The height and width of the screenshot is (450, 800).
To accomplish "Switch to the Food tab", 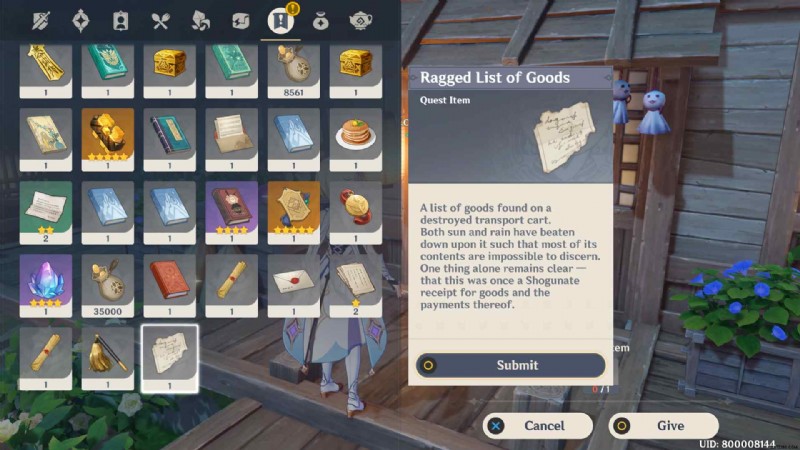I will [160, 20].
